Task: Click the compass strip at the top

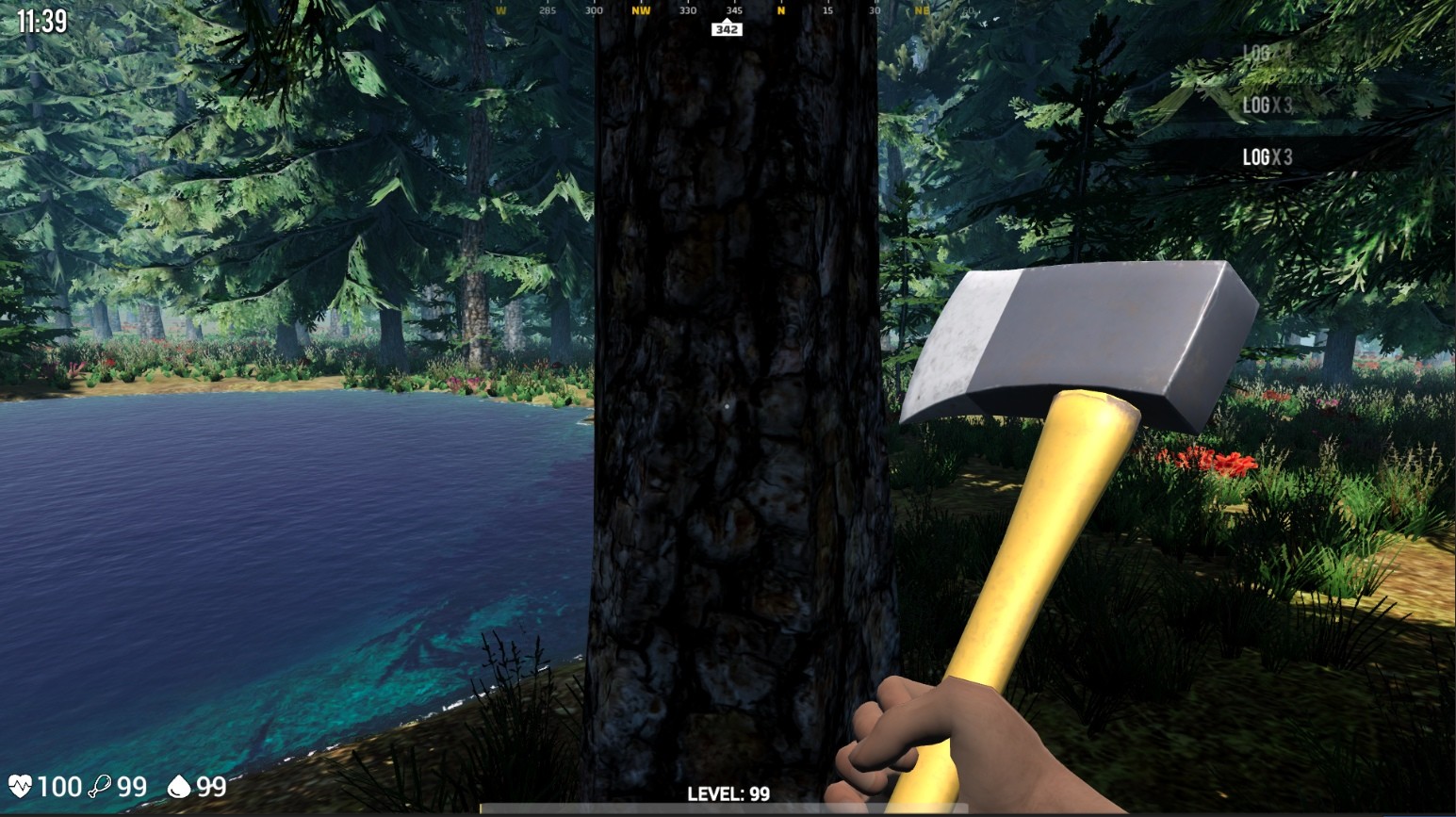Action: point(726,11)
